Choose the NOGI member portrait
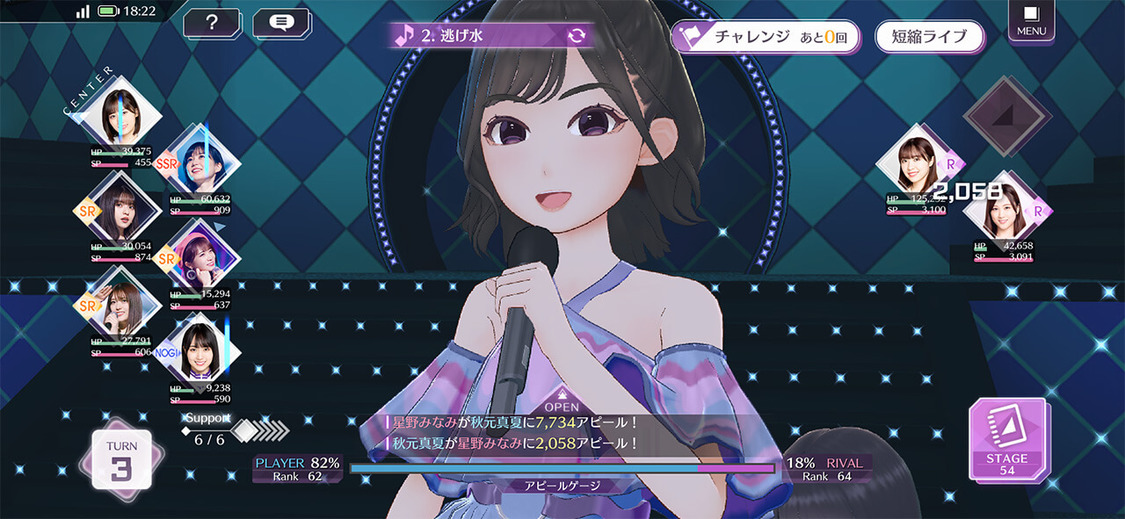The image size is (1125, 519). point(200,351)
